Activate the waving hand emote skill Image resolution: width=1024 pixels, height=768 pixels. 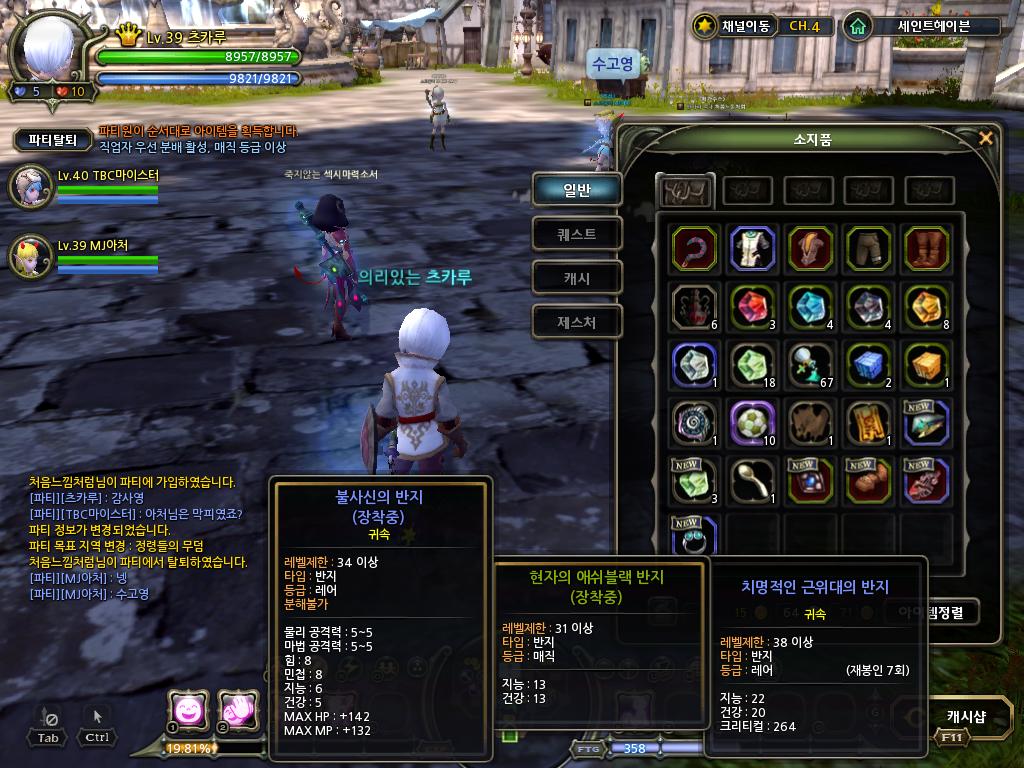pyautogui.click(x=237, y=709)
